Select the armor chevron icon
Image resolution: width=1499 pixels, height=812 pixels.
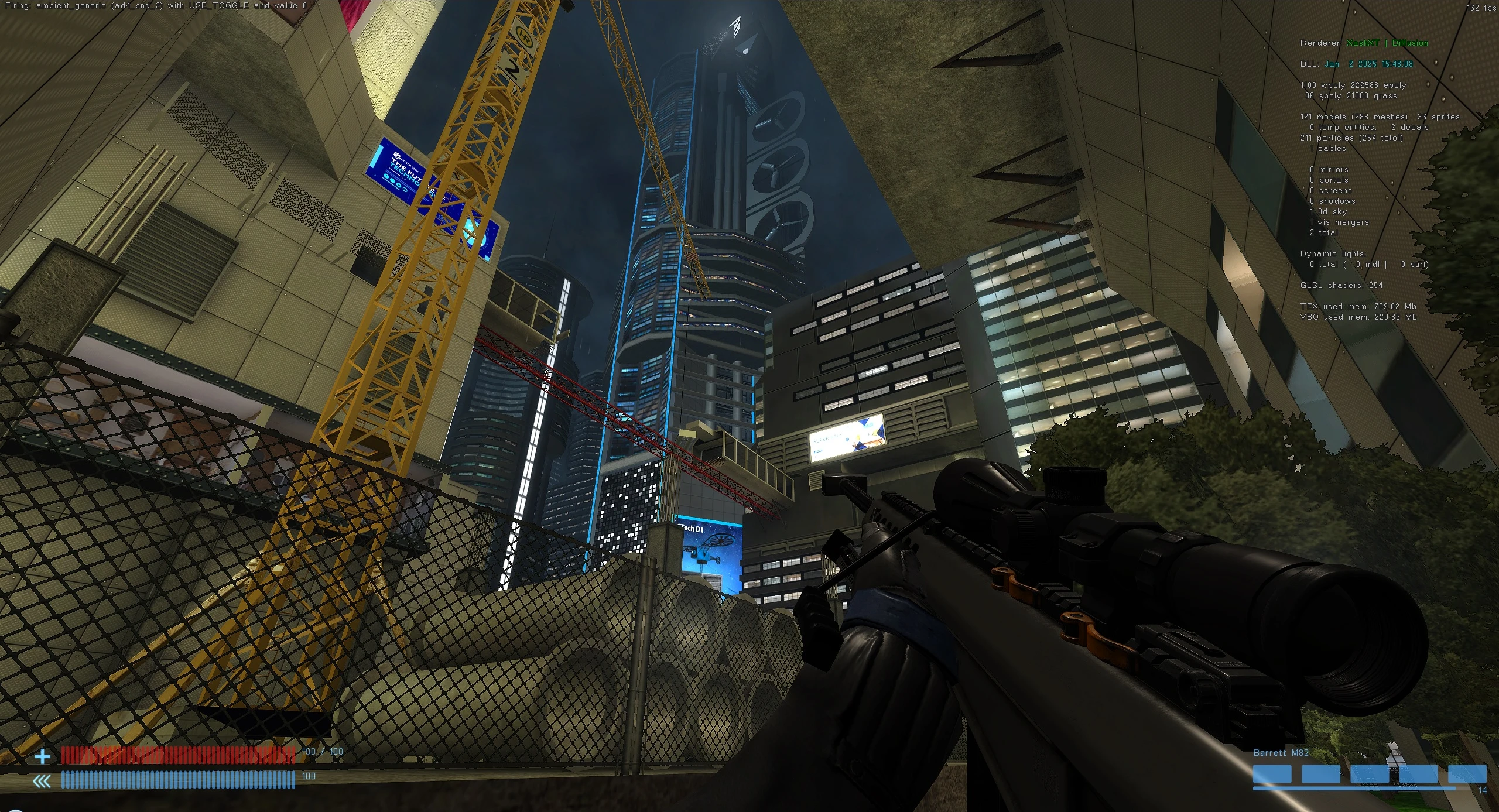tap(41, 780)
